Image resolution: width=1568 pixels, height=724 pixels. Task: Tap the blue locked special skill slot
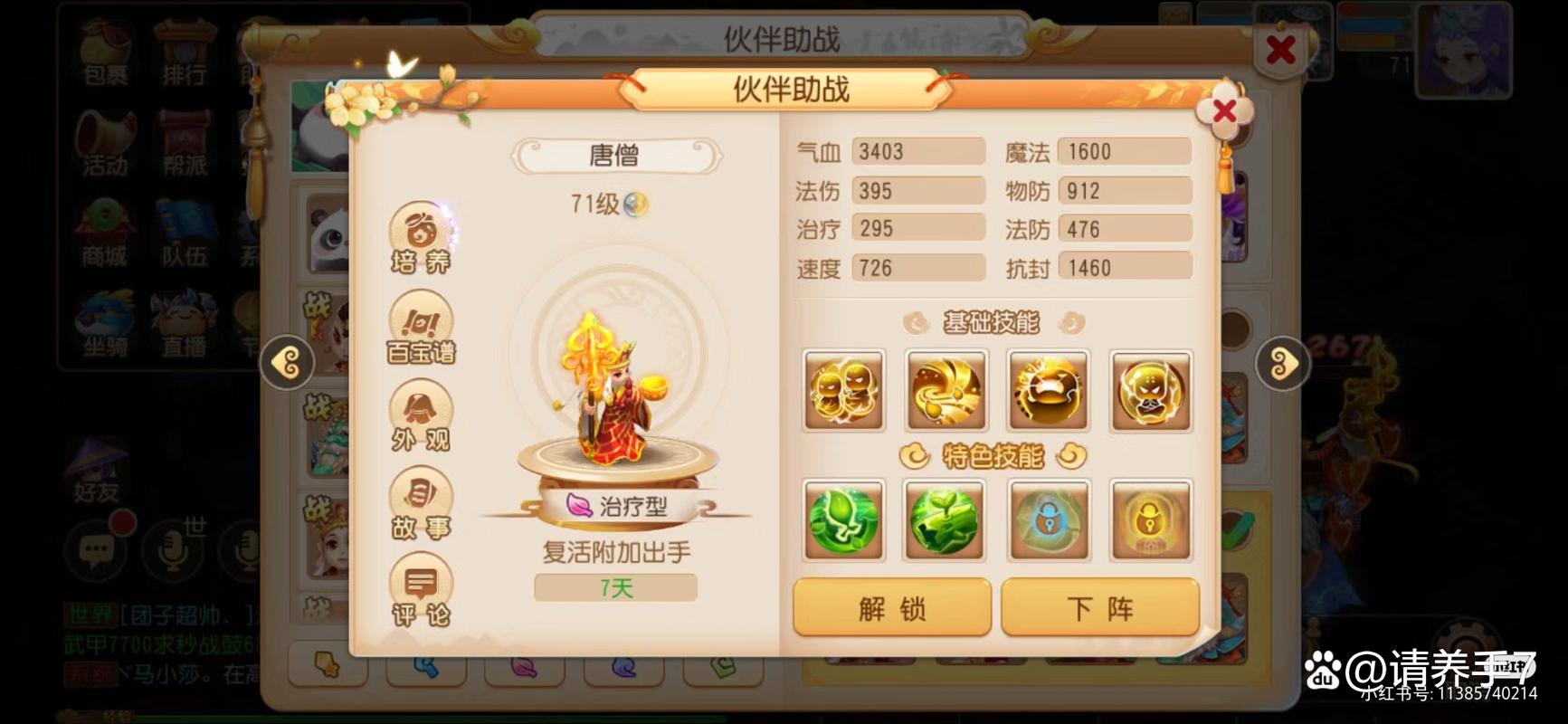click(1049, 521)
